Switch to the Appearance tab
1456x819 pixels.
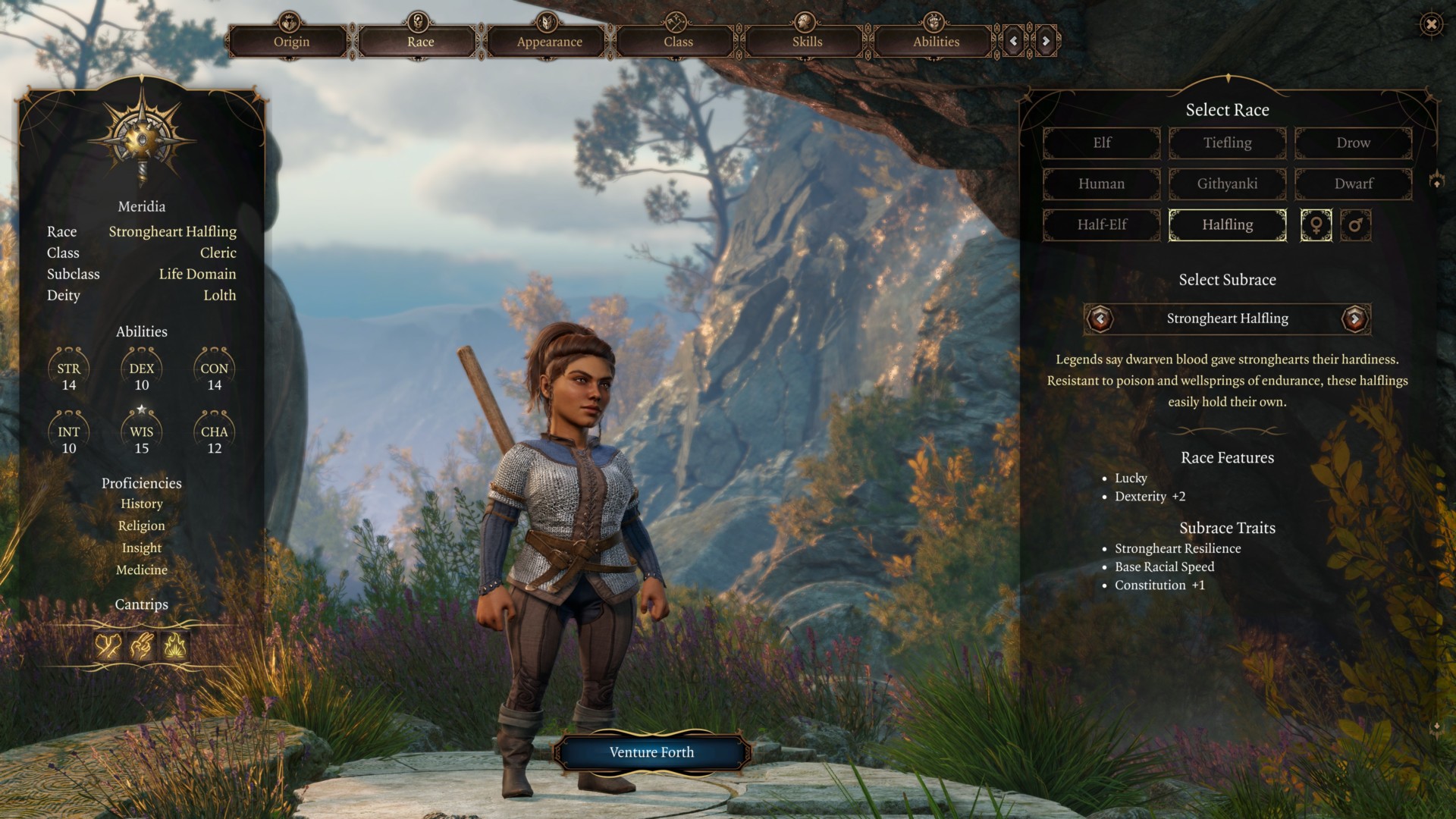tap(549, 41)
